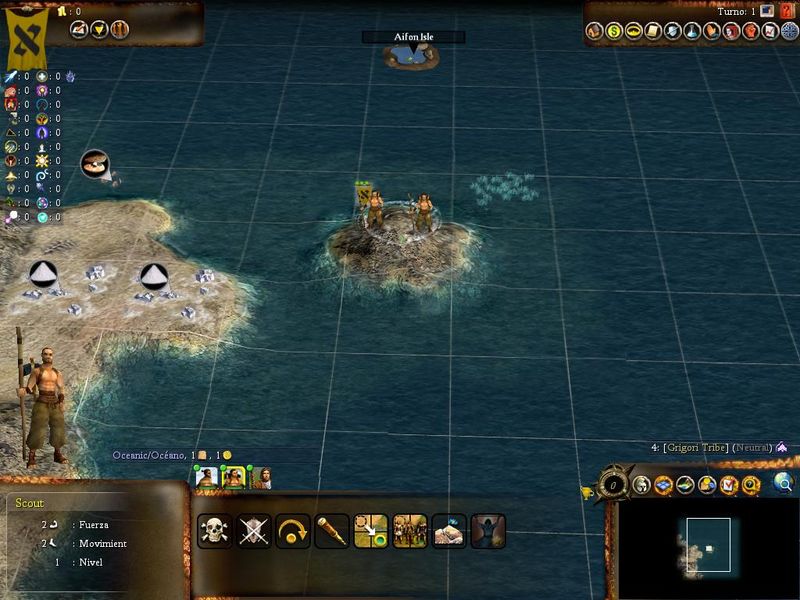This screenshot has width=800, height=600.
Task: Open the domestic advisor house icon
Action: pyautogui.click(x=595, y=31)
